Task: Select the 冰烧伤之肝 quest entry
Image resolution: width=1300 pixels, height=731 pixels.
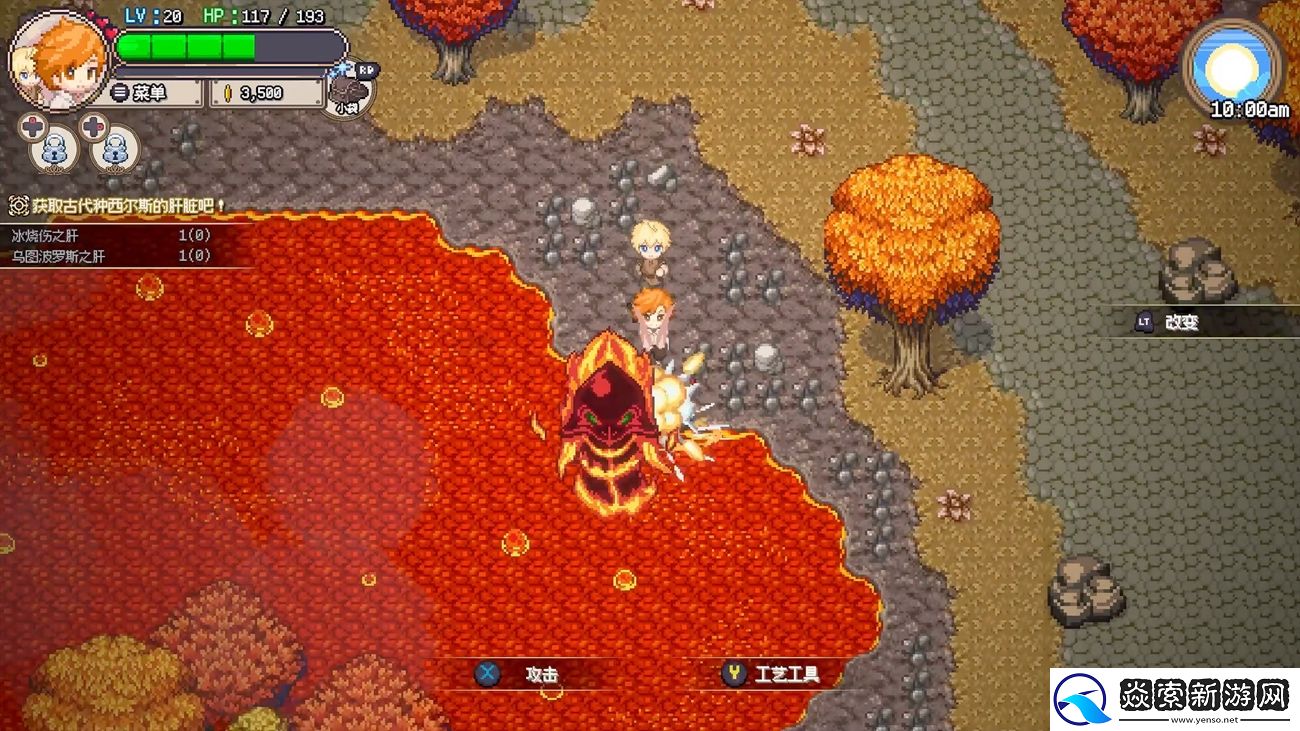Action: pos(45,238)
